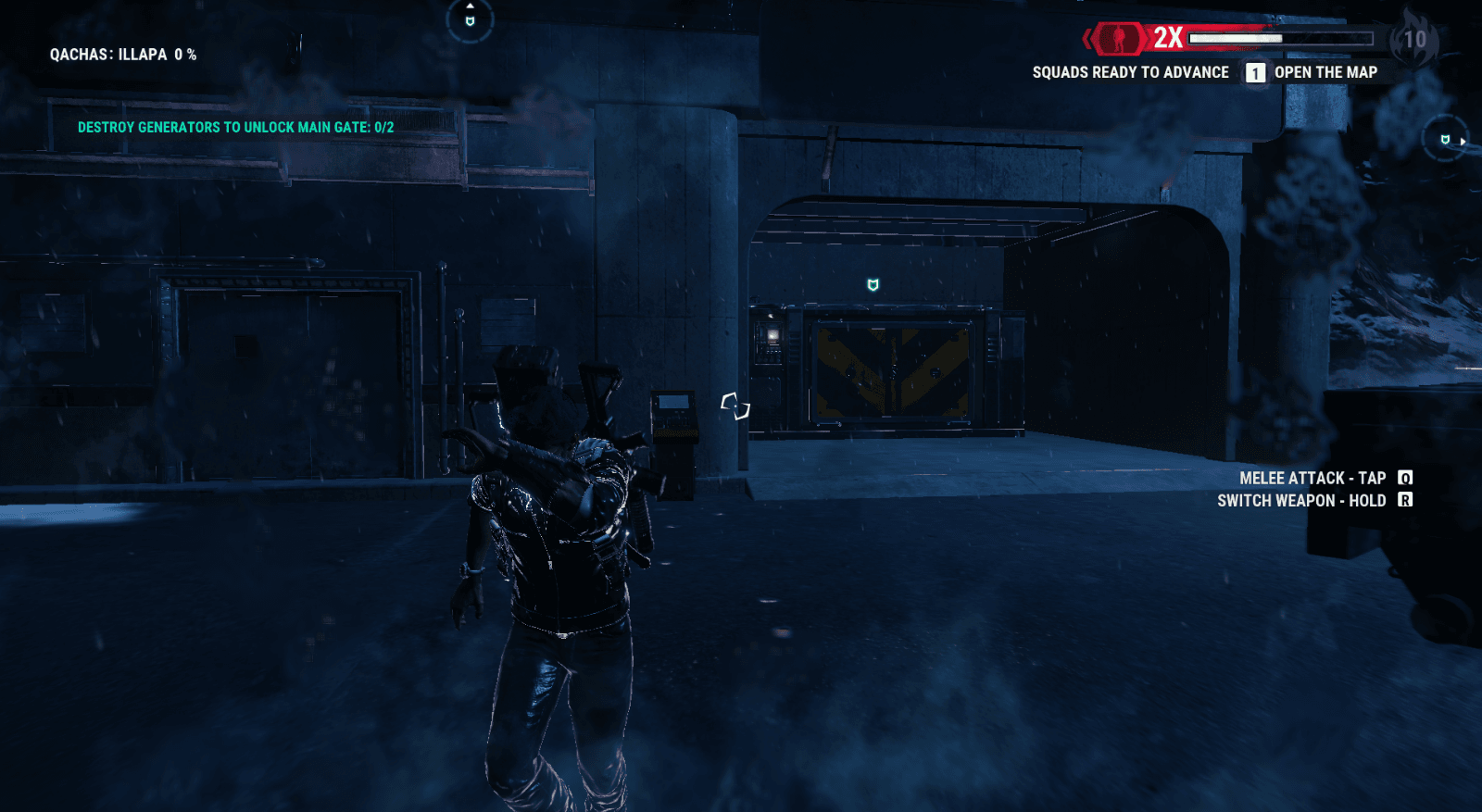Click the 2X score multiplier badge

(1167, 37)
